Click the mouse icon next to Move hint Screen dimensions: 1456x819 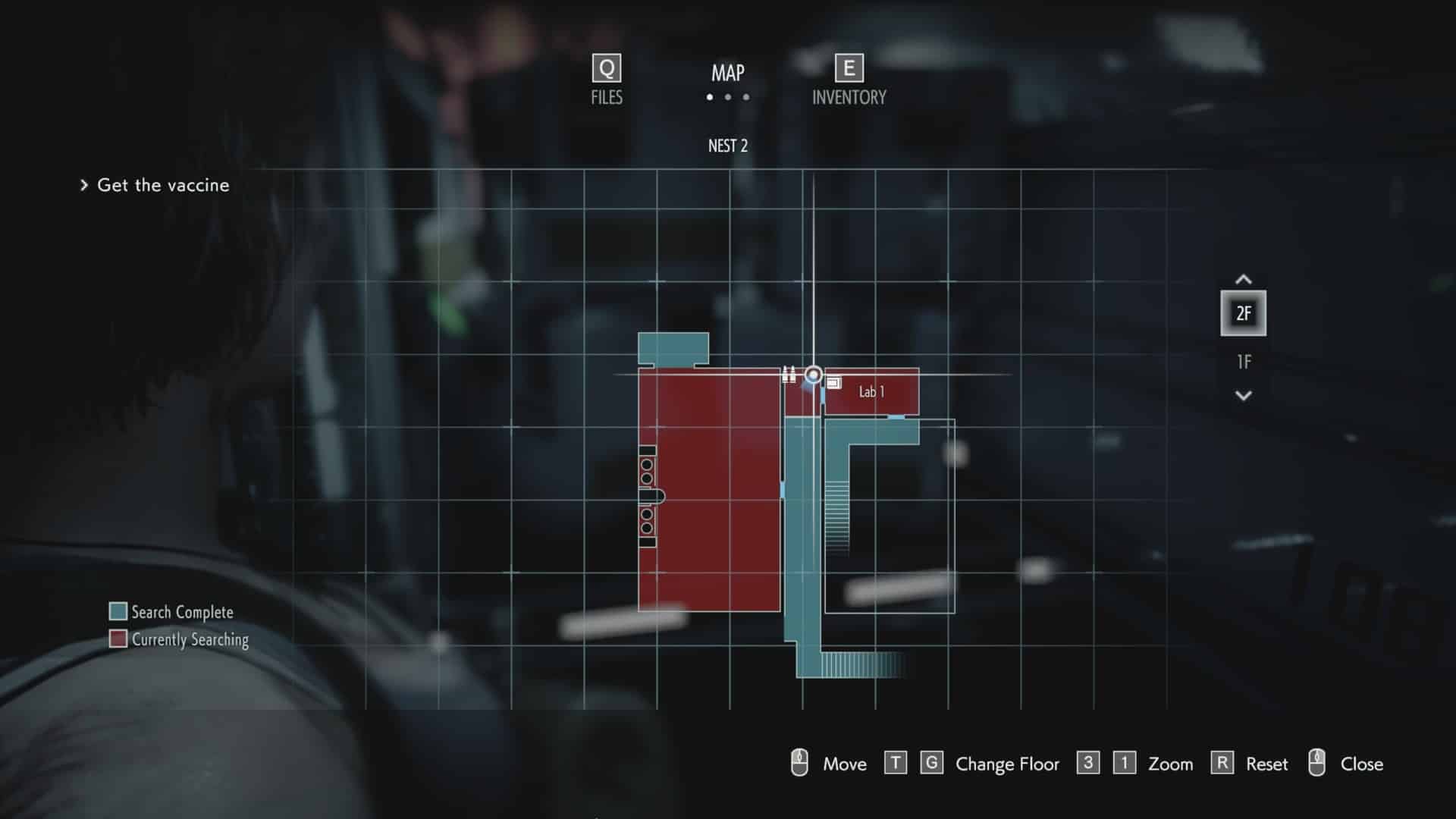click(799, 764)
